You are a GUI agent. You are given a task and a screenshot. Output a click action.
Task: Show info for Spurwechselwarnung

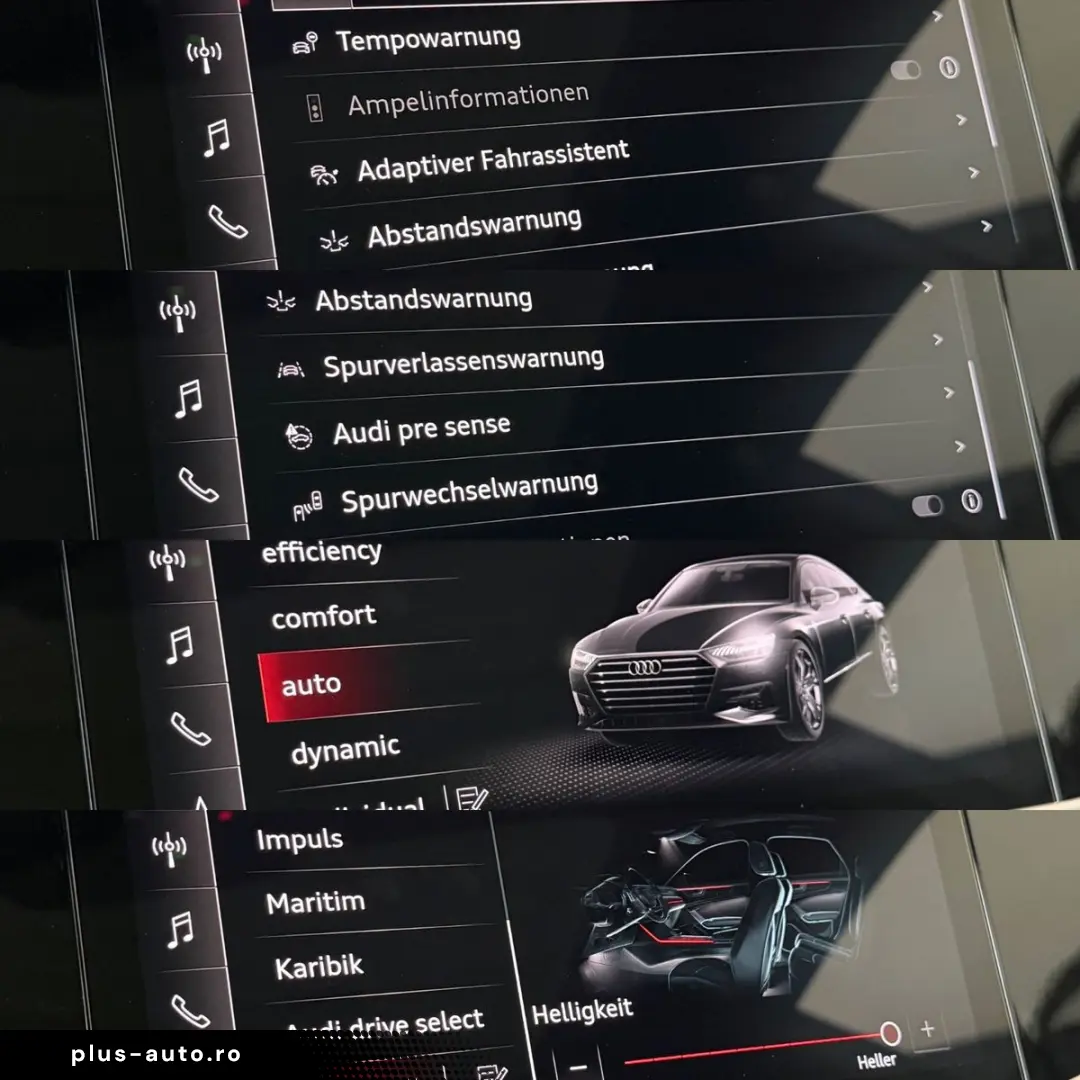pos(971,501)
